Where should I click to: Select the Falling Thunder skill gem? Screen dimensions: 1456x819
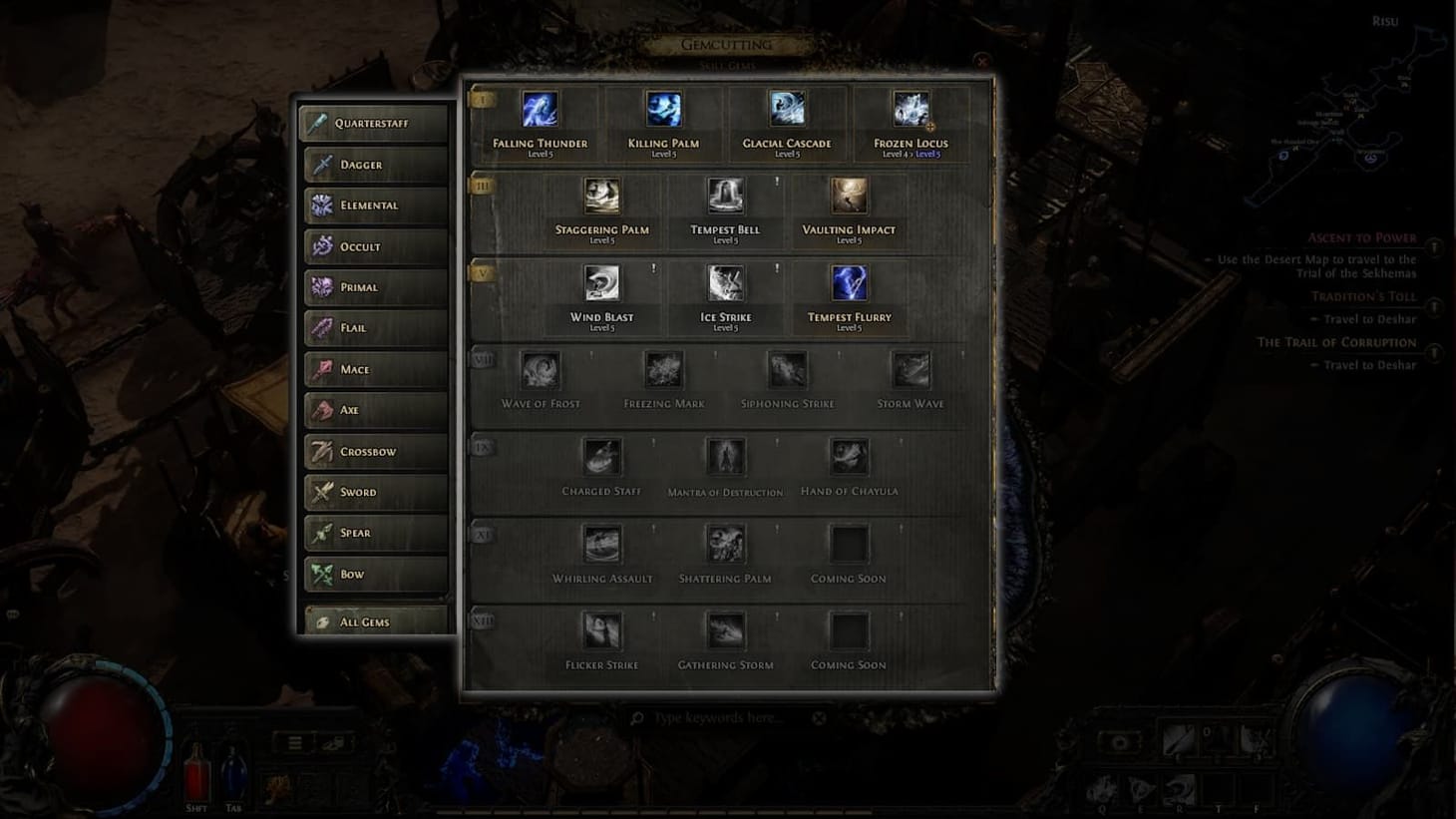click(x=538, y=110)
